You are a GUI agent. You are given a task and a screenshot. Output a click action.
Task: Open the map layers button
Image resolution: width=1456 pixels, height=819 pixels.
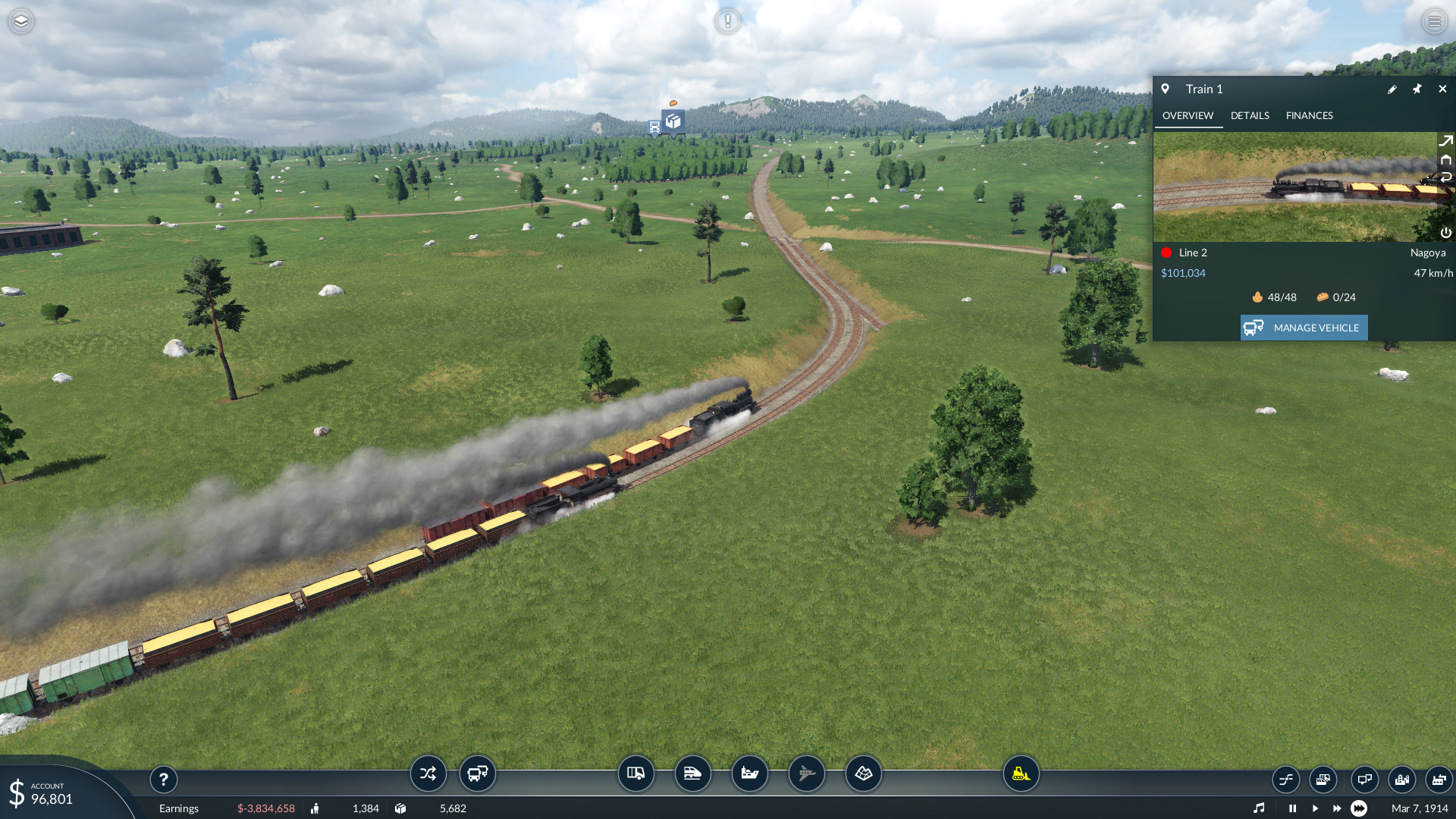pos(21,21)
